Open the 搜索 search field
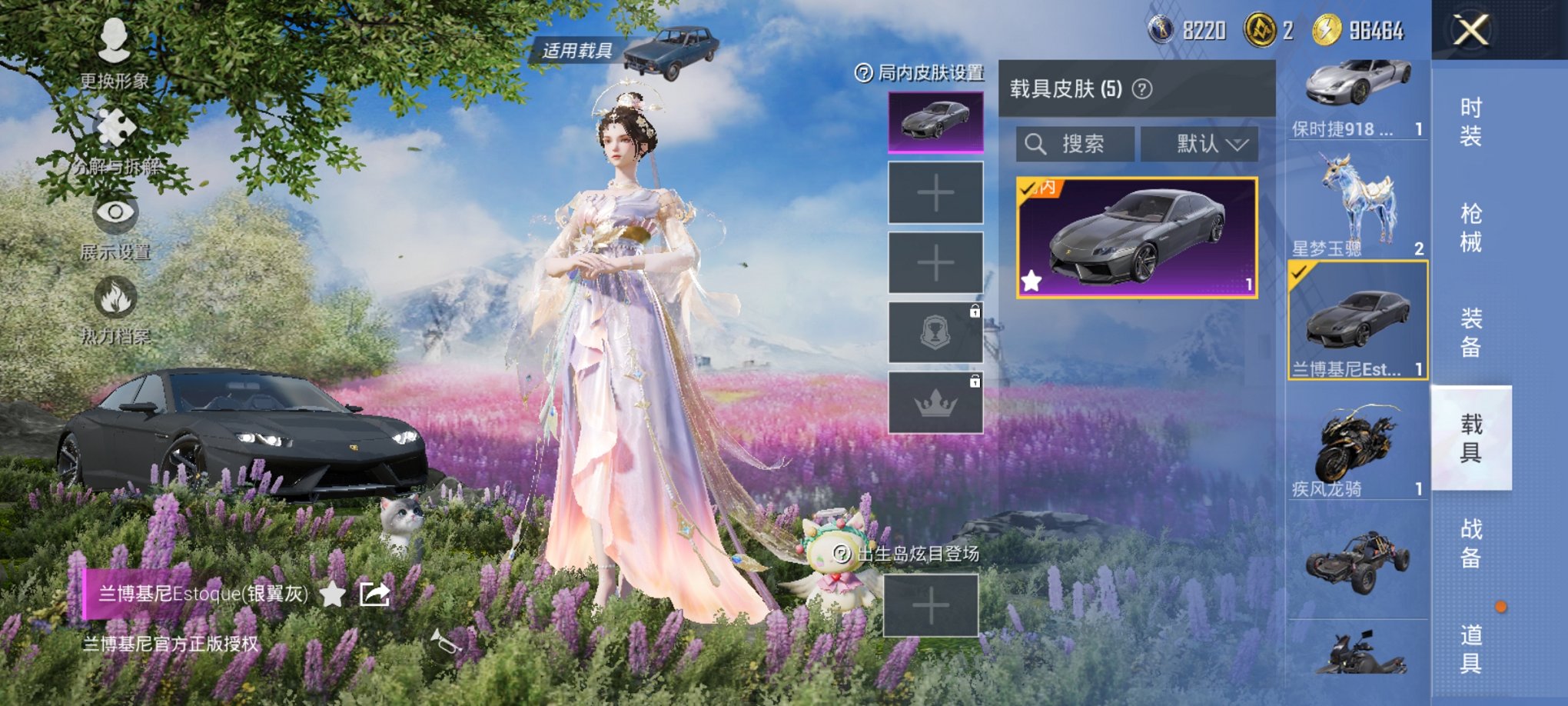This screenshot has height=706, width=1568. tap(1076, 145)
